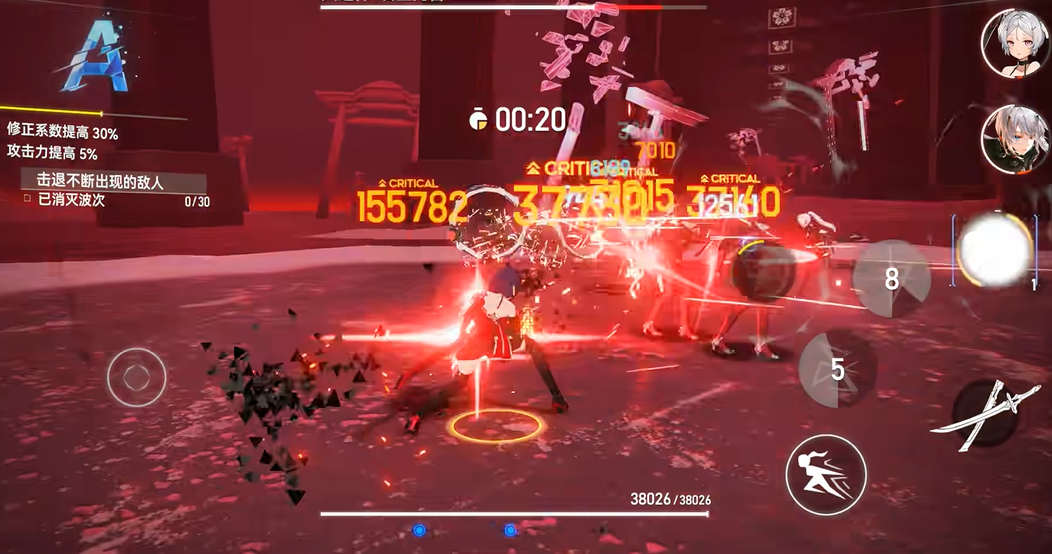1052x554 pixels.
Task: Tap the crossed swords basic attack button
Action: point(986,412)
